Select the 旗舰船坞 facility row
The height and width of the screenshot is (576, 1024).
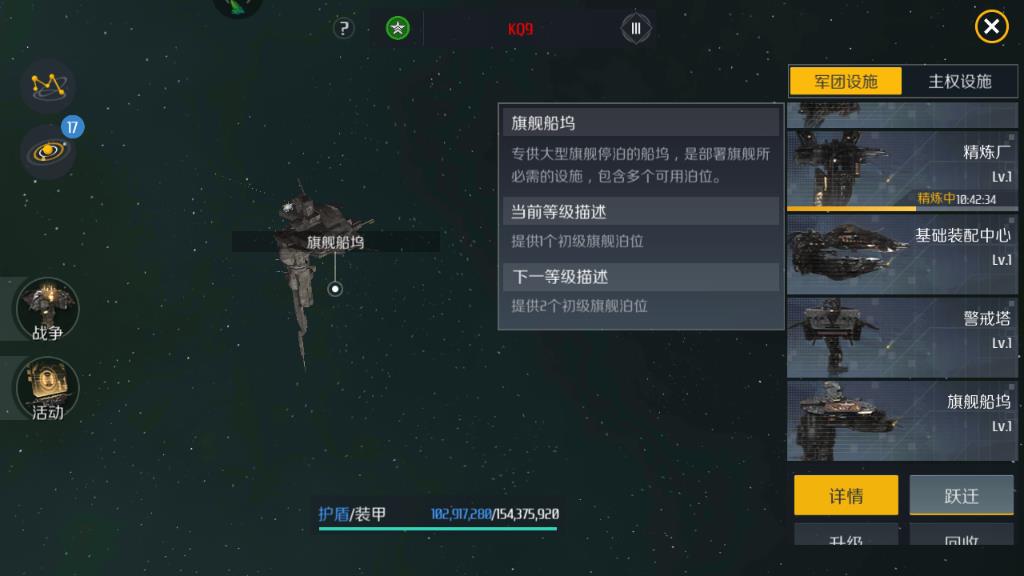901,420
